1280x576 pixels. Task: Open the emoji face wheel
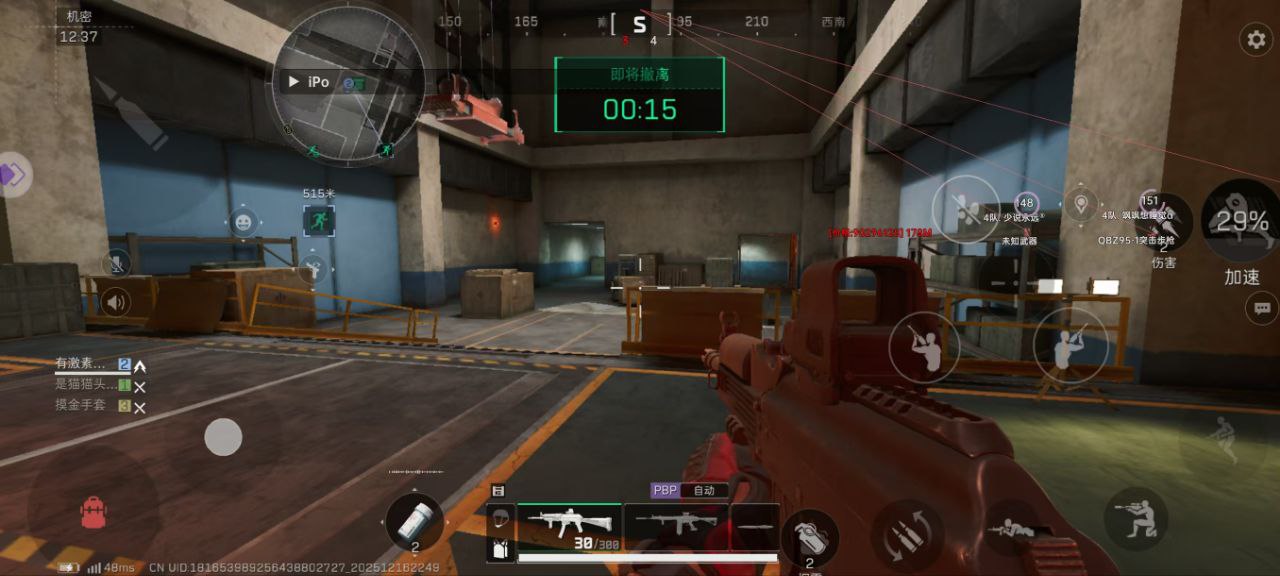[242, 222]
